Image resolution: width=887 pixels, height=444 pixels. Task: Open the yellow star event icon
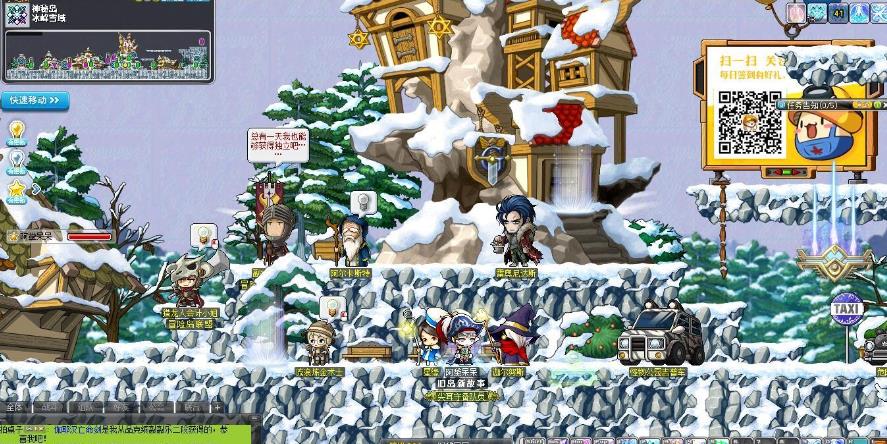(17, 187)
